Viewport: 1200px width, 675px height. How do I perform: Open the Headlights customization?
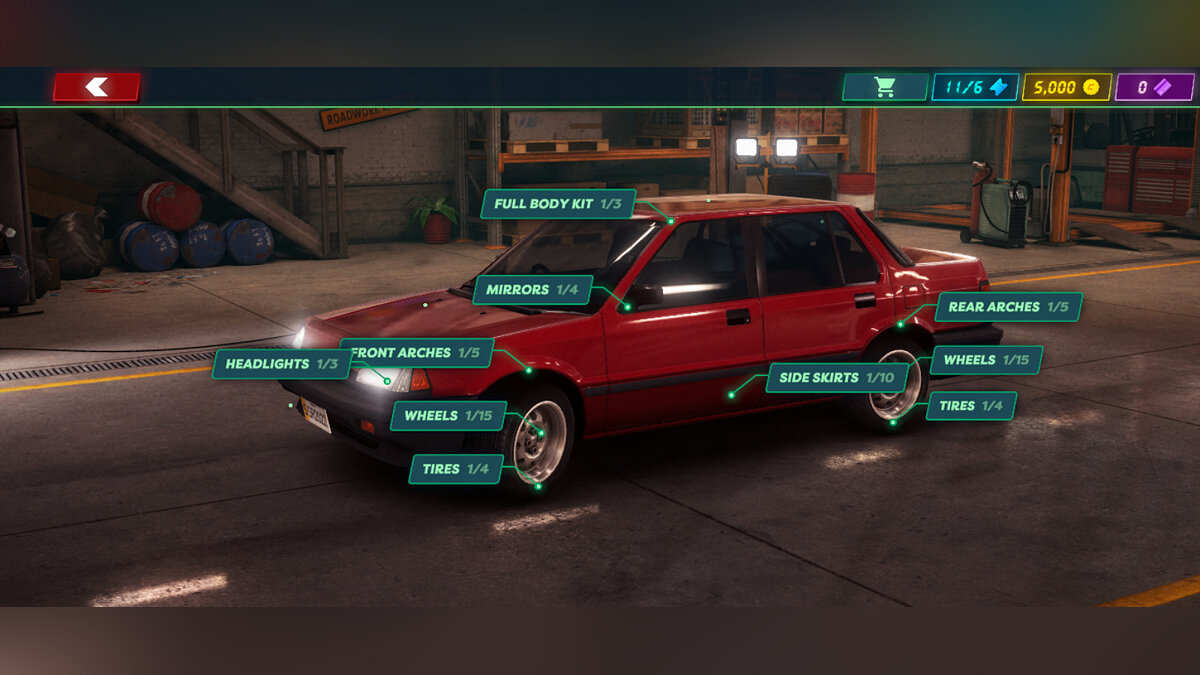tap(281, 364)
